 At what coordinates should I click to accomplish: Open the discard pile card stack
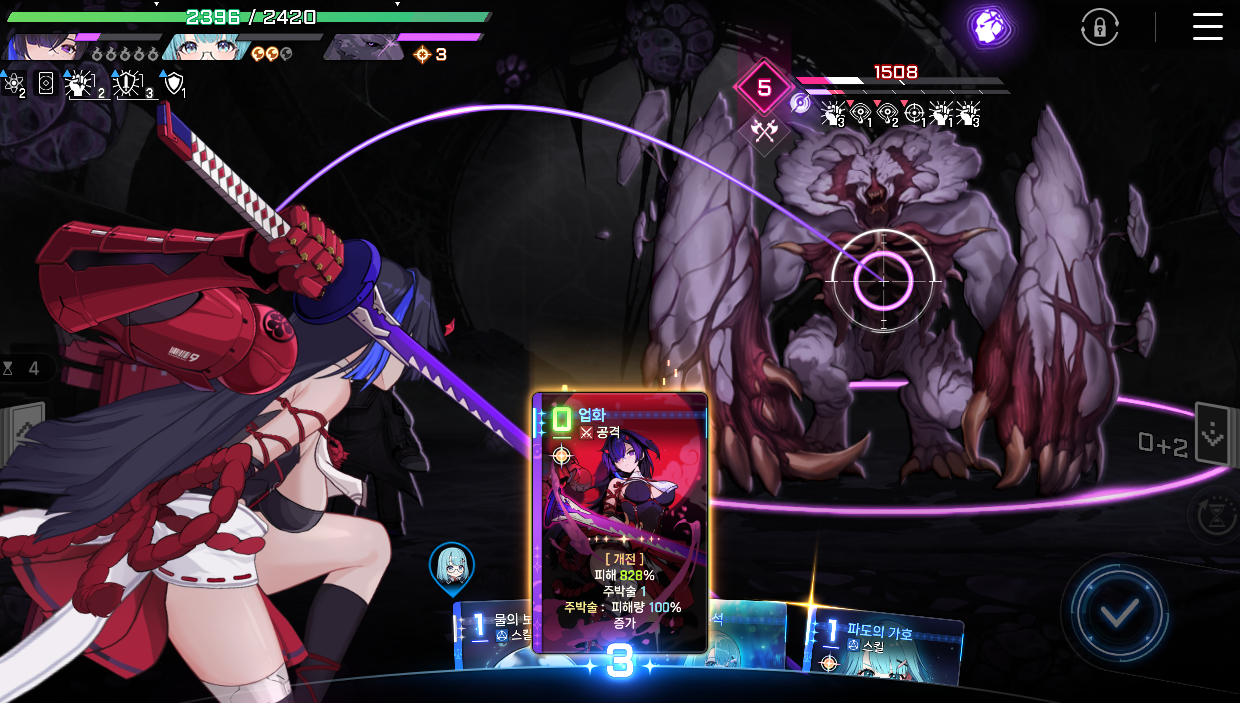point(1211,435)
